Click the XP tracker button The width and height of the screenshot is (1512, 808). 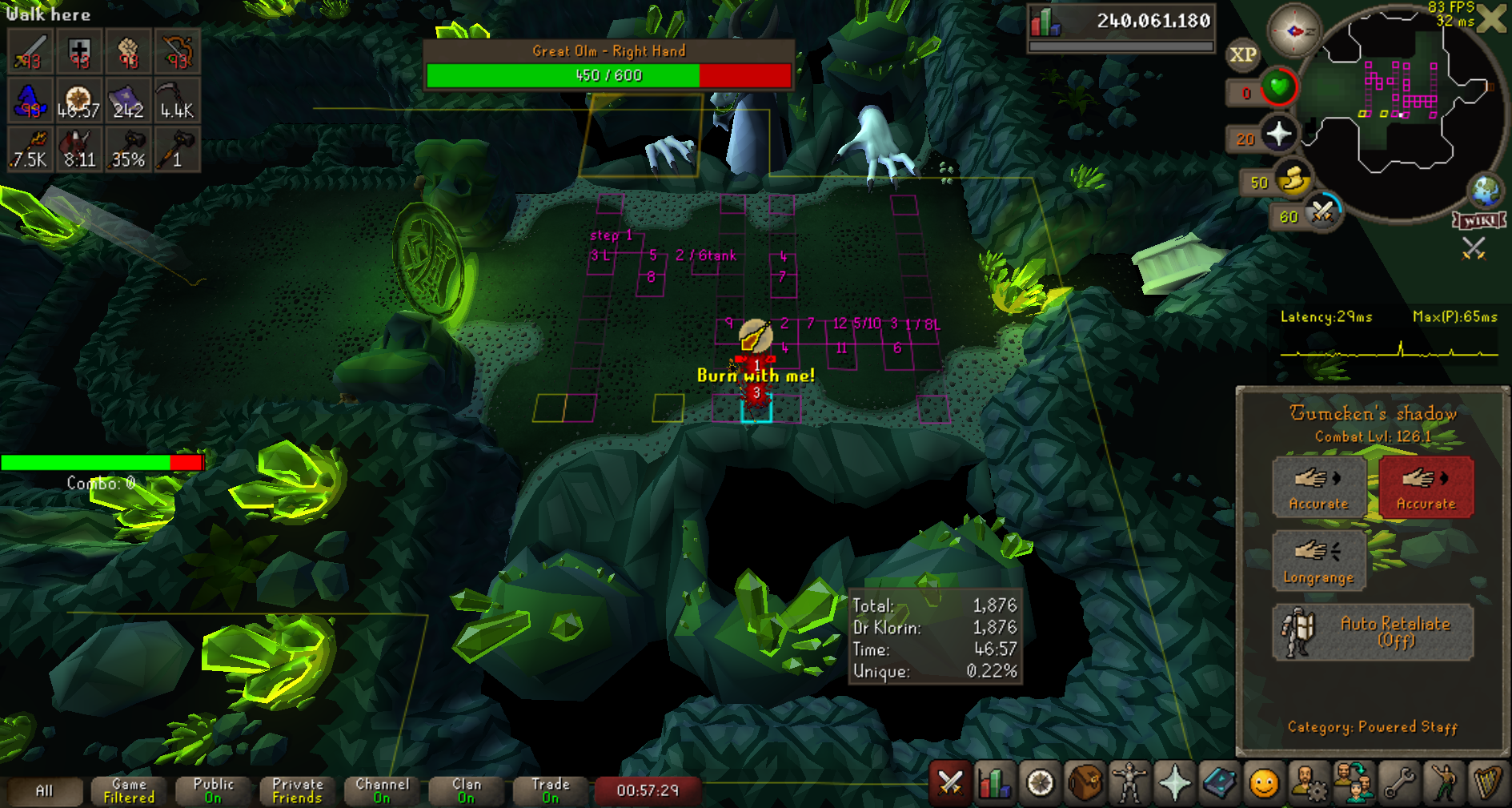click(x=1242, y=54)
